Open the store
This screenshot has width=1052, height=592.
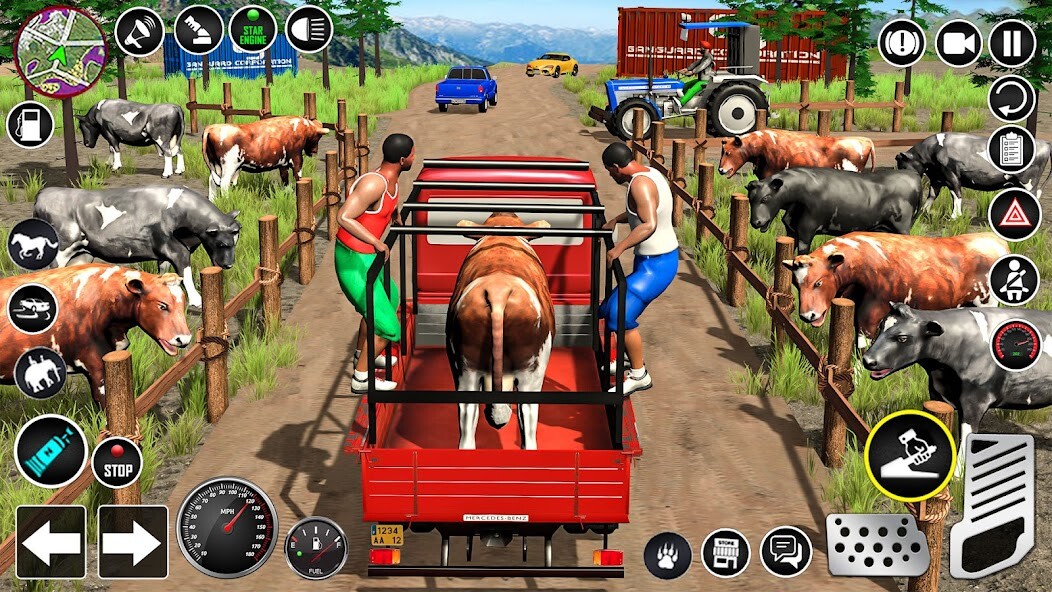(x=726, y=553)
